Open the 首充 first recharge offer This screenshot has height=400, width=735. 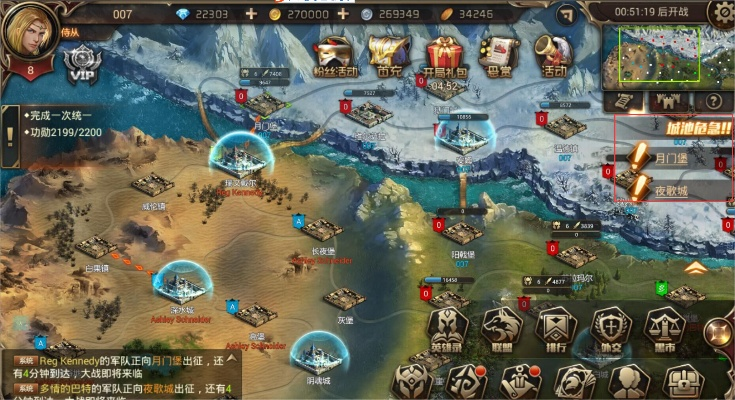click(386, 54)
